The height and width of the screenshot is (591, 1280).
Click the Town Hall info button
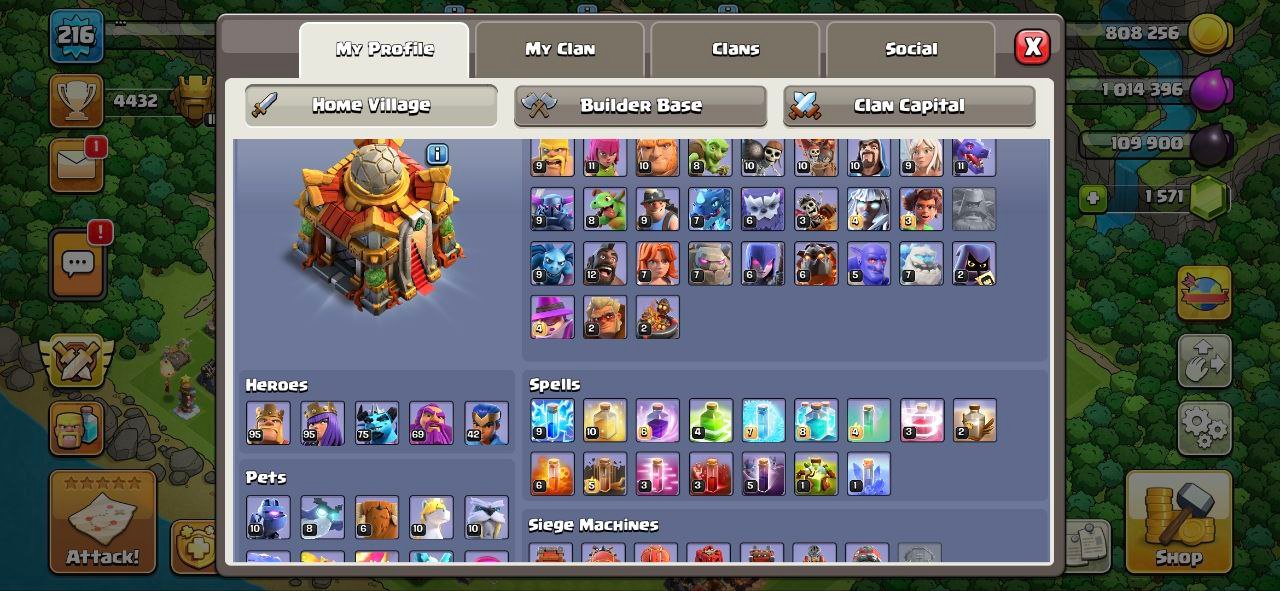click(437, 154)
